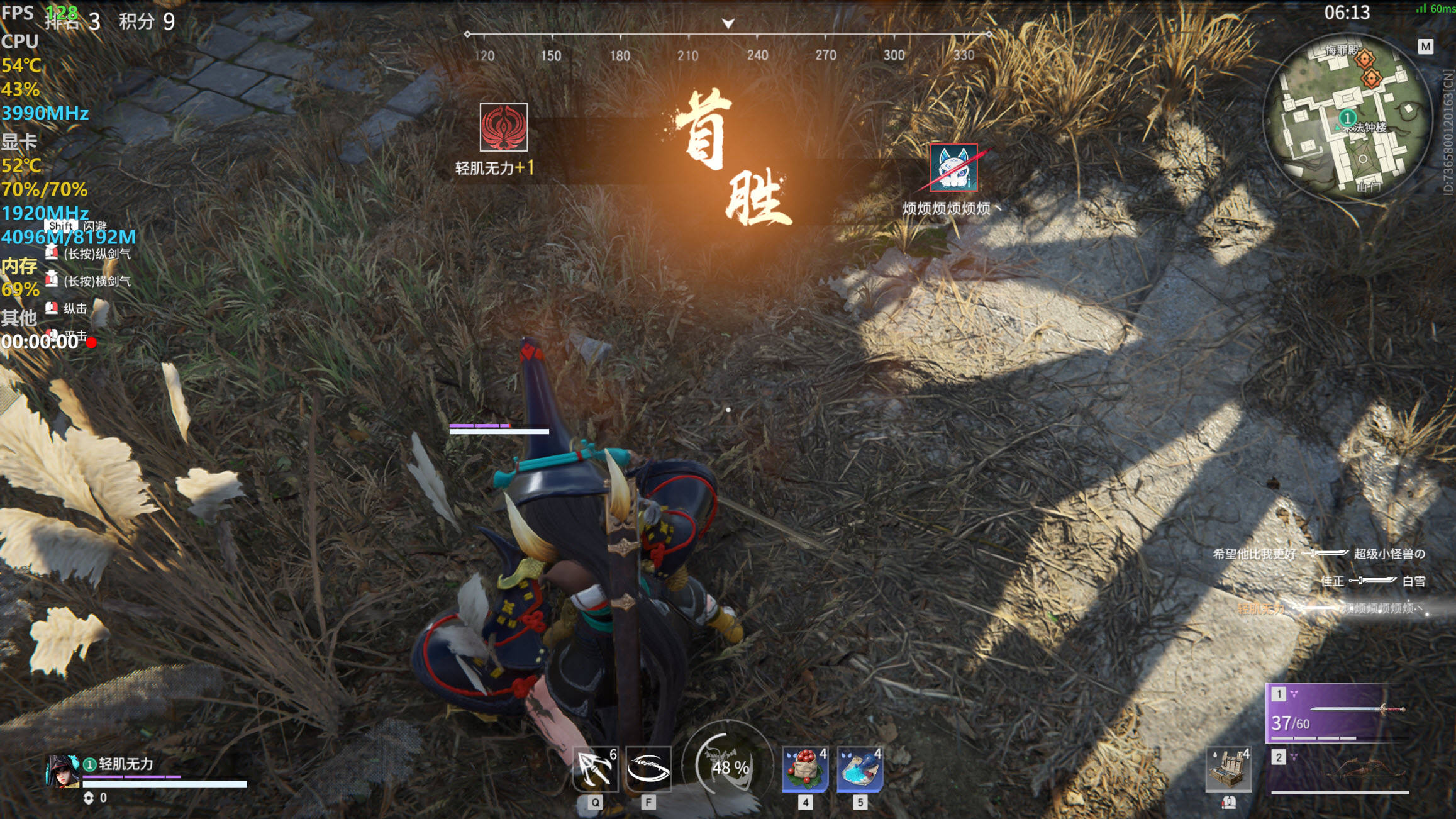Click the 轻肌无力 player portrait
1456x819 pixels.
62,771
